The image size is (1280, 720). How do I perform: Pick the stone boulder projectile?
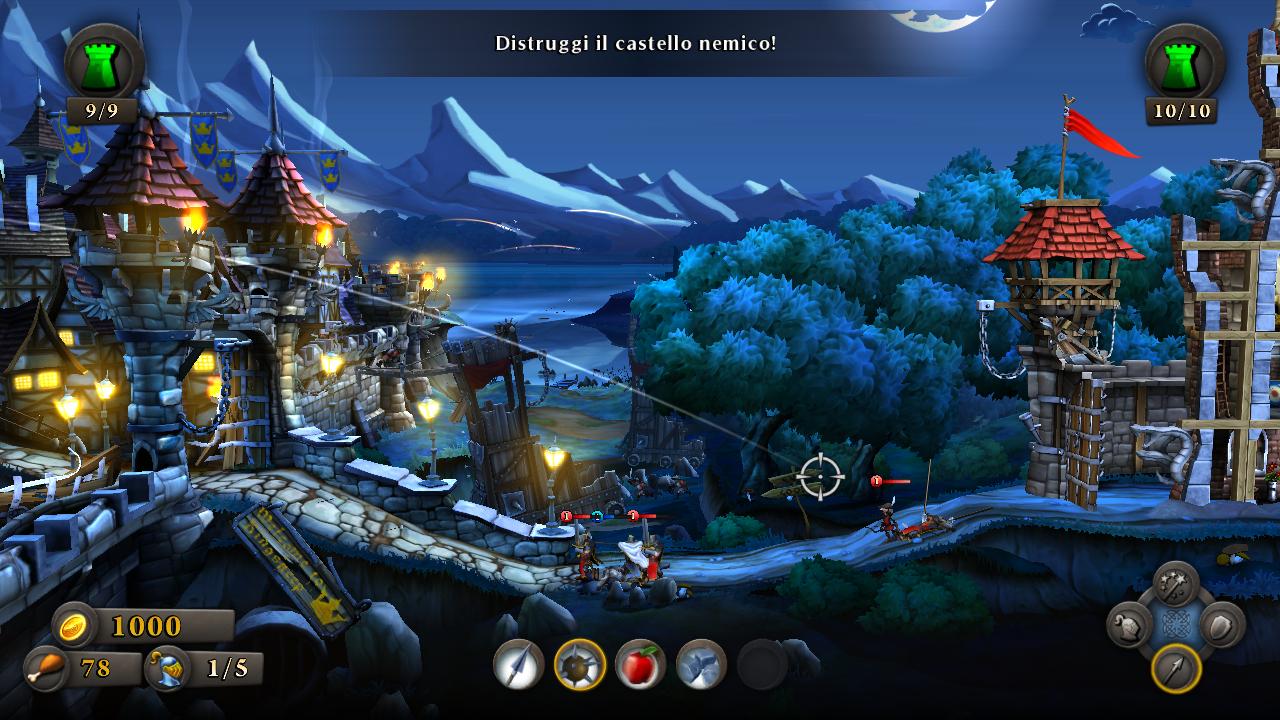pos(701,664)
